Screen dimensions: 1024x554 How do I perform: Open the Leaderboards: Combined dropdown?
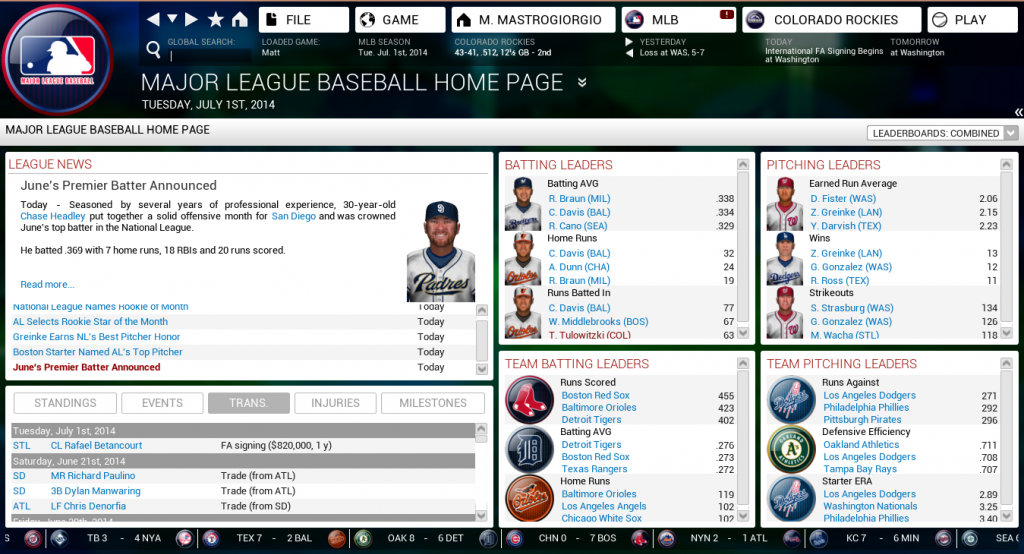943,133
